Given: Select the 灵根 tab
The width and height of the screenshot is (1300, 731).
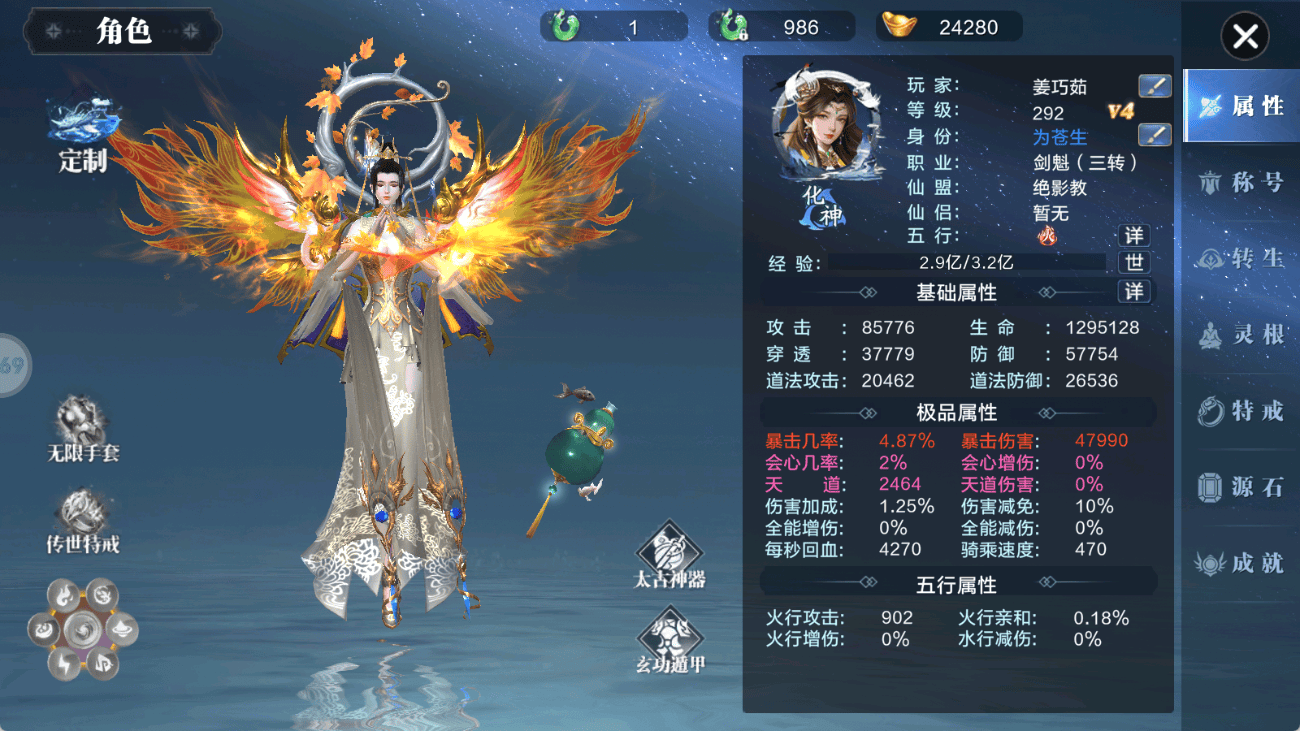Looking at the screenshot, I should (x=1240, y=334).
